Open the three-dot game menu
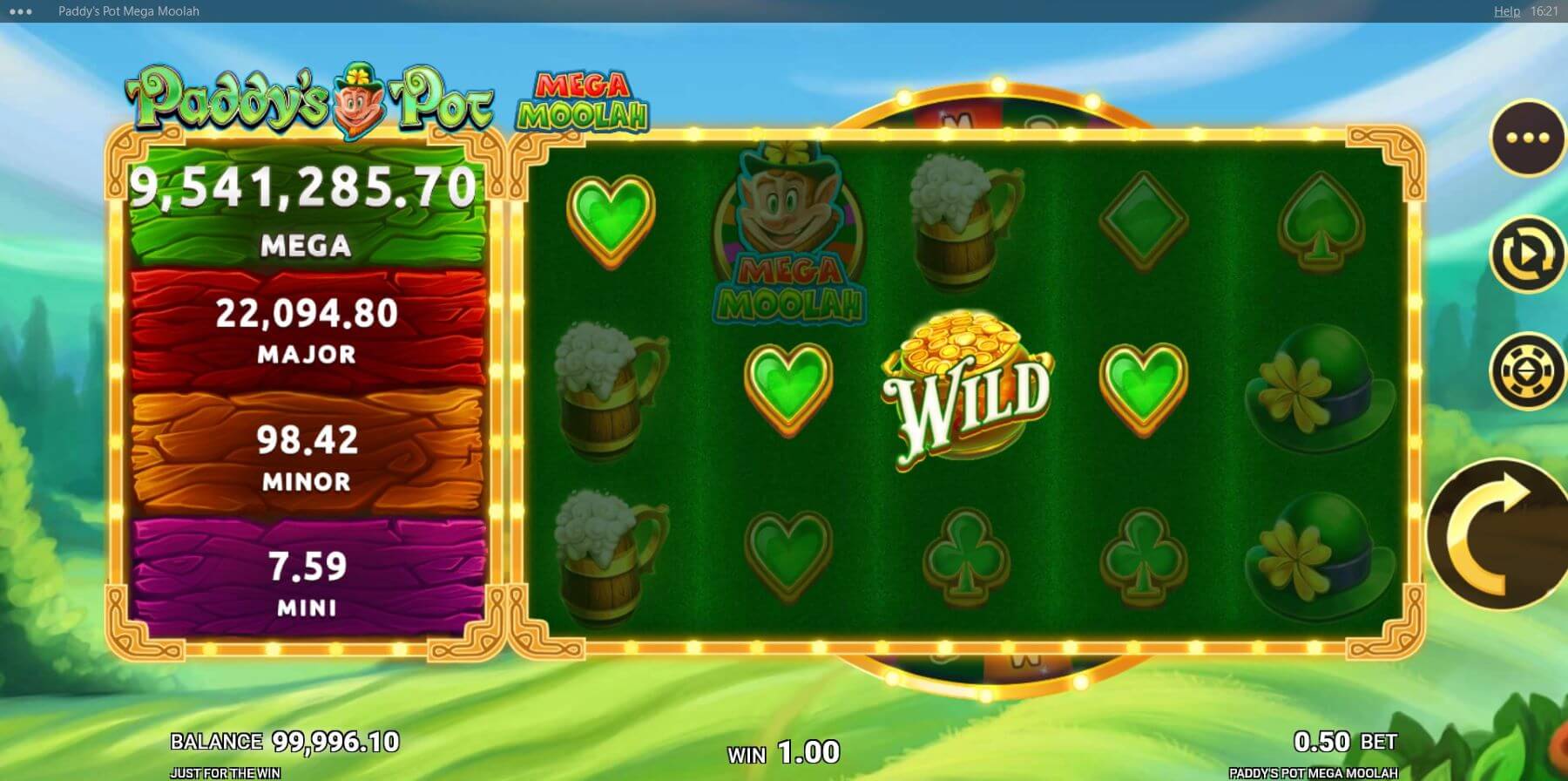This screenshot has width=1568, height=781. (x=1527, y=138)
